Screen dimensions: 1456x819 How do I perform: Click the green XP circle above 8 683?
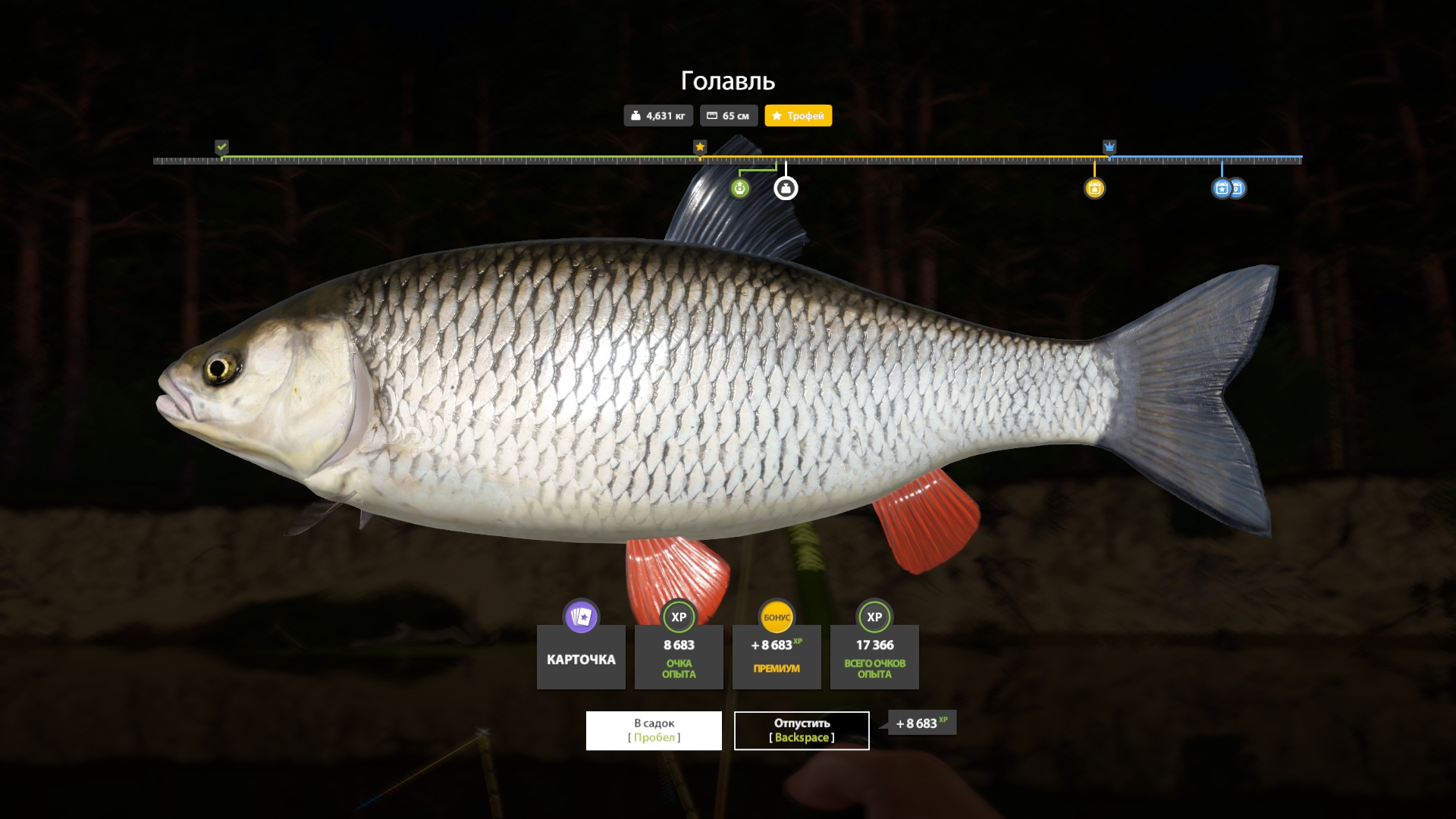click(678, 617)
